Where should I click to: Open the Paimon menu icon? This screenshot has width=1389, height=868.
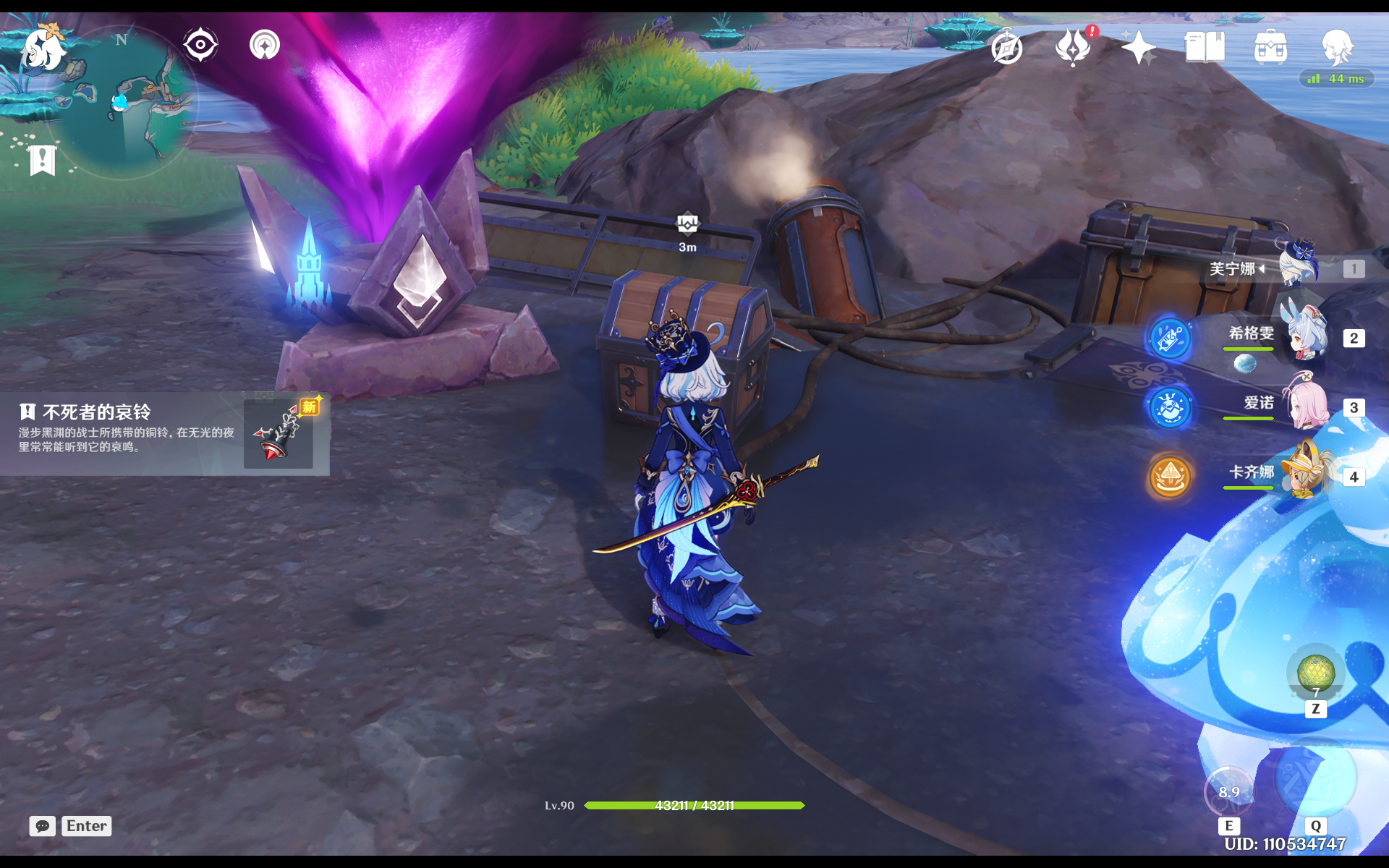tap(43, 49)
